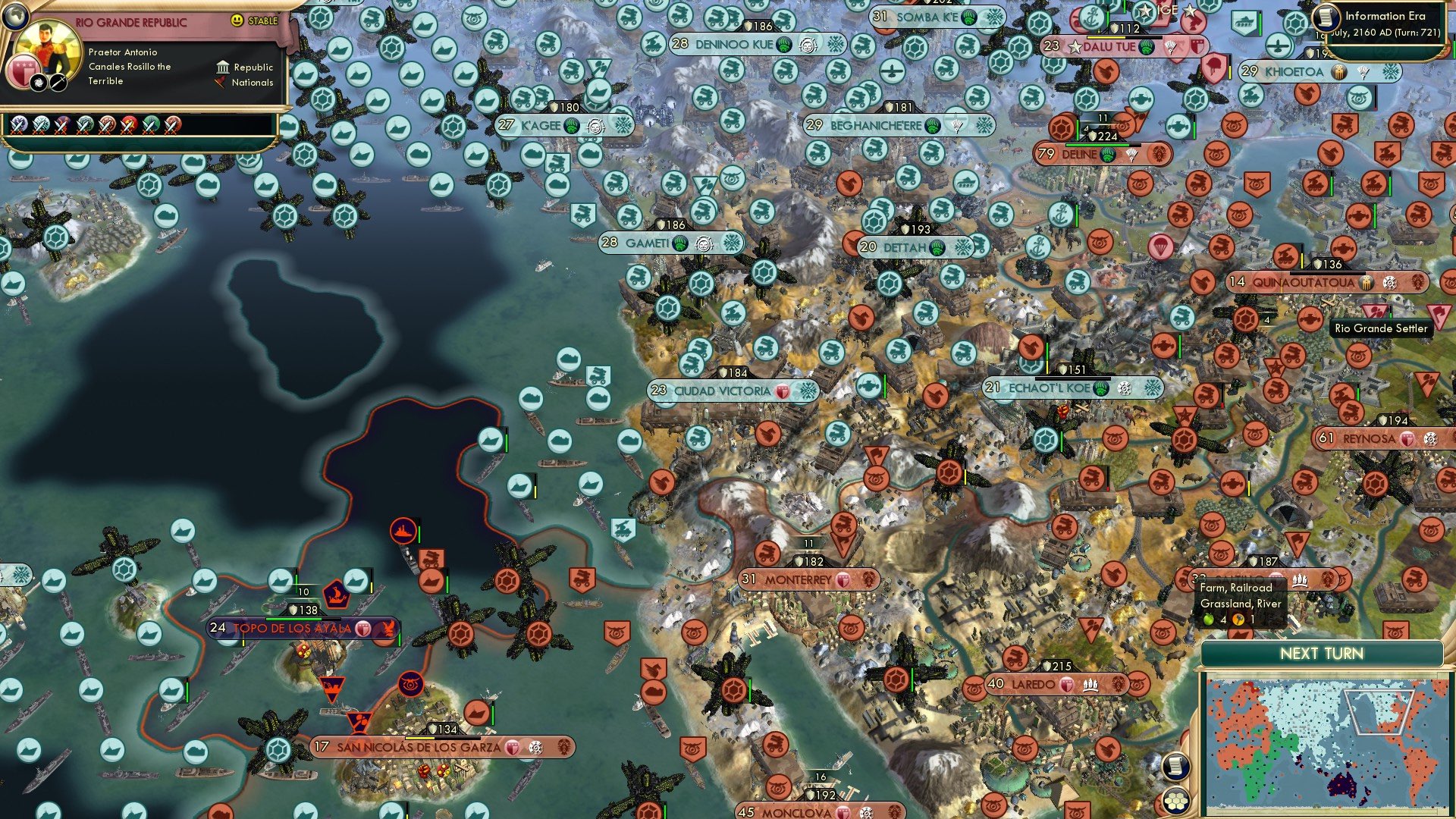
Task: Select the Rio Grande Settler unit flag
Action: (x=1374, y=311)
